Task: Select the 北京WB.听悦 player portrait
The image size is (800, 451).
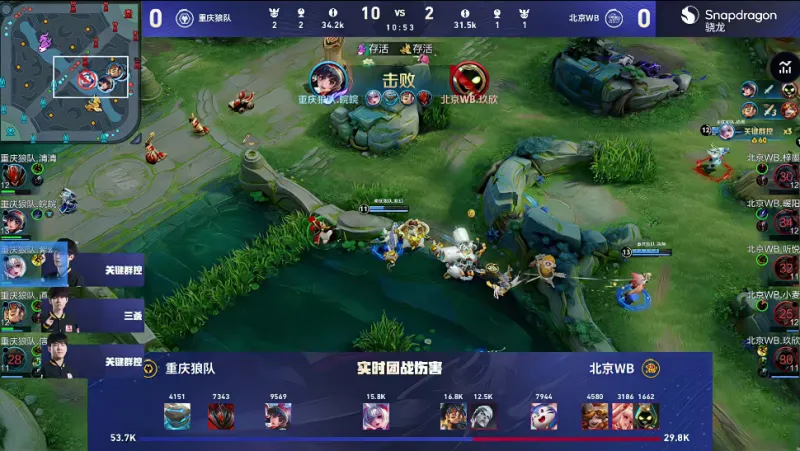Action: point(784,267)
